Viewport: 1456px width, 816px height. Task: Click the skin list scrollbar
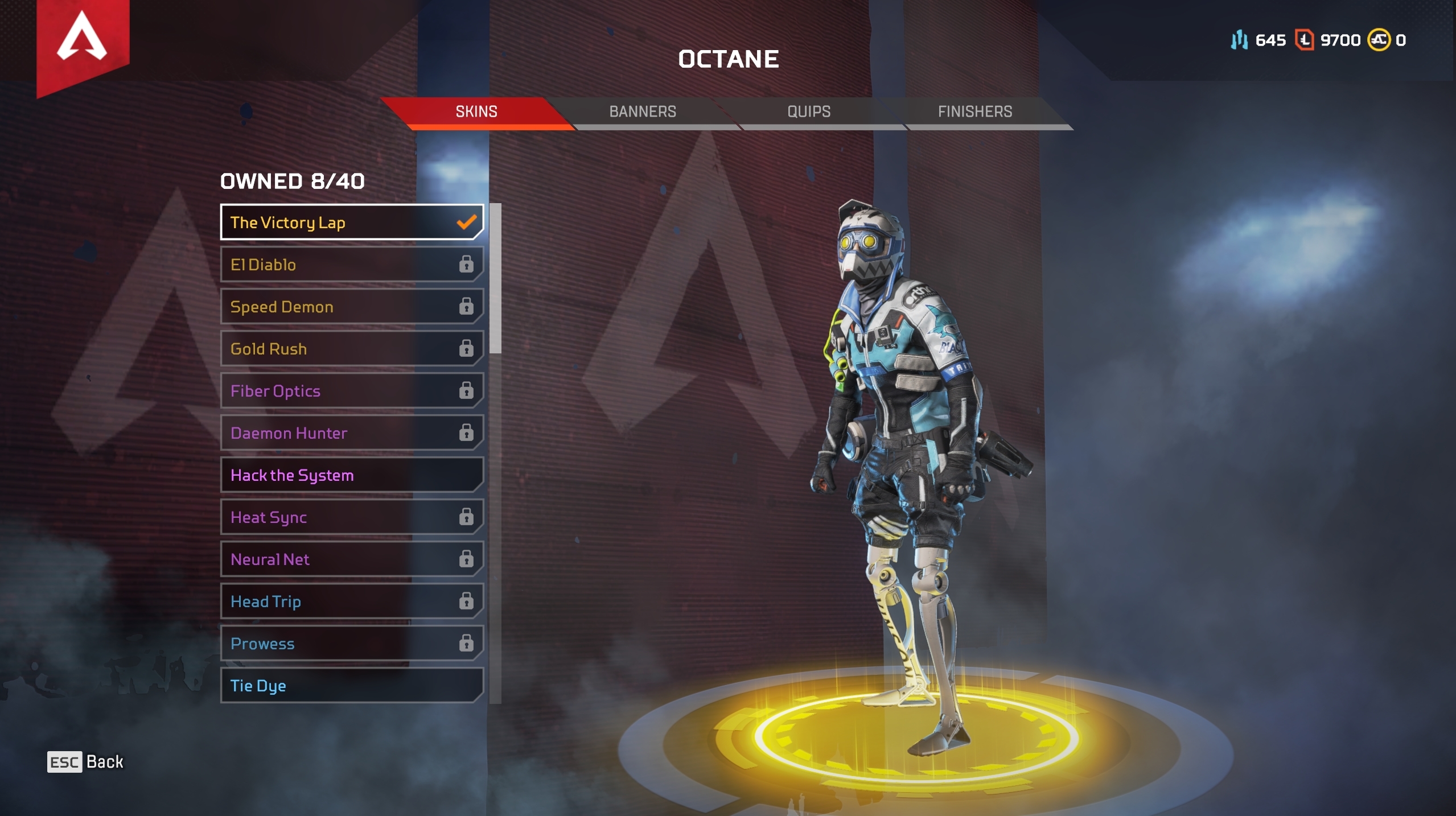(x=496, y=279)
